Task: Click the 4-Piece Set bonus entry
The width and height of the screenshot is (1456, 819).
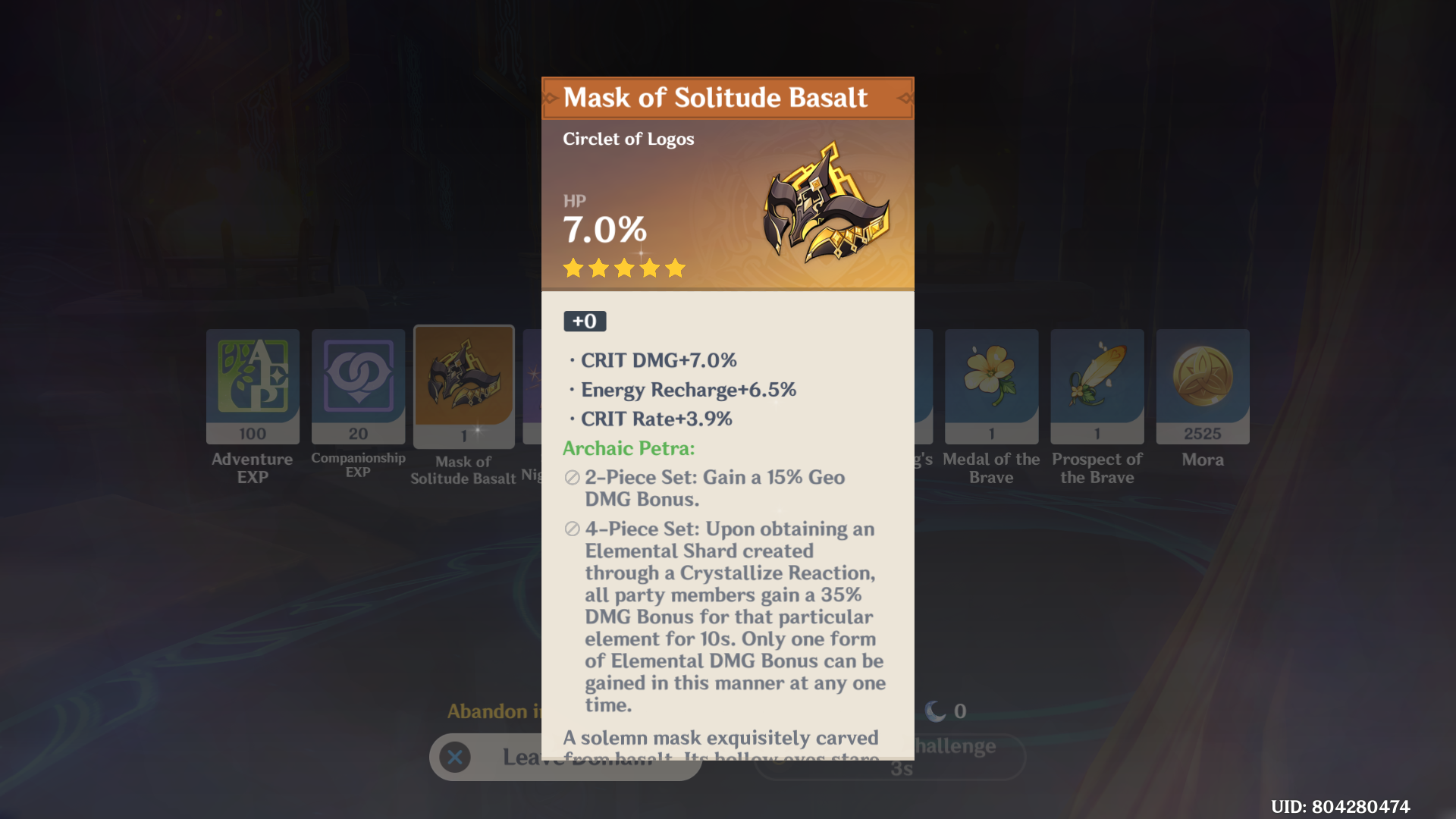Action: click(728, 618)
